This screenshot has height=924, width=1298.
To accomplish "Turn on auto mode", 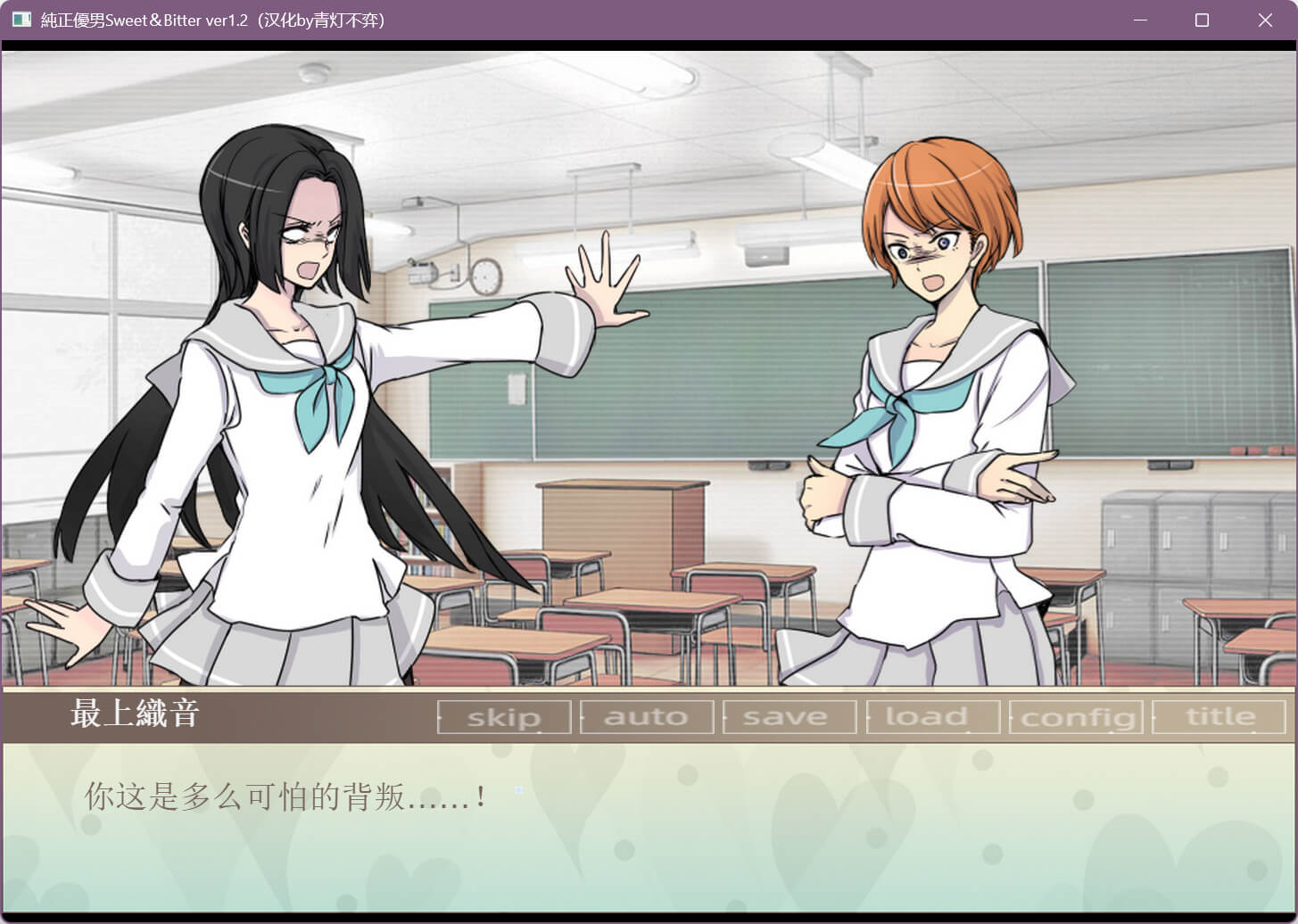I will [647, 717].
